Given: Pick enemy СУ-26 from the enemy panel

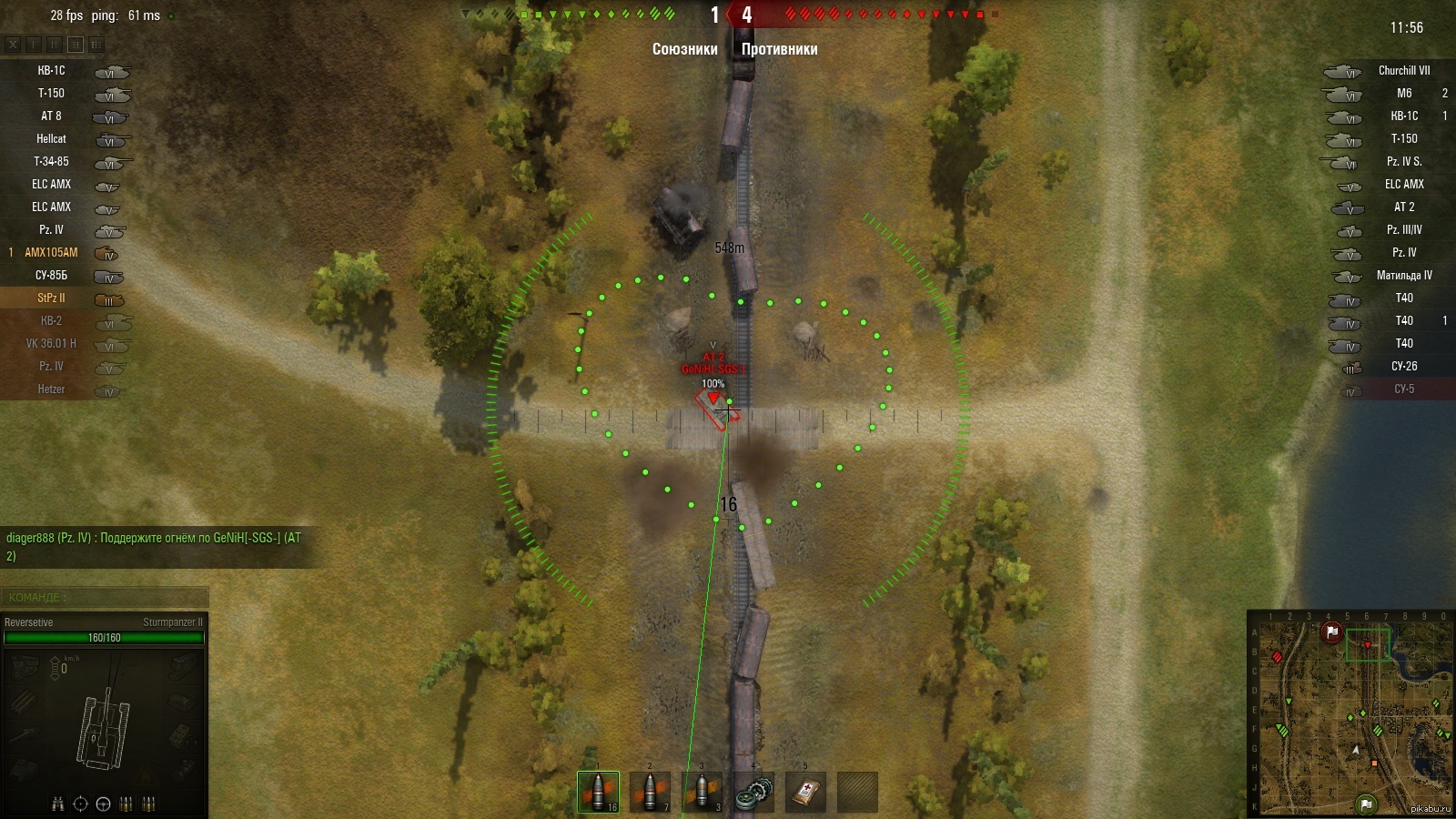Looking at the screenshot, I should tap(1403, 367).
